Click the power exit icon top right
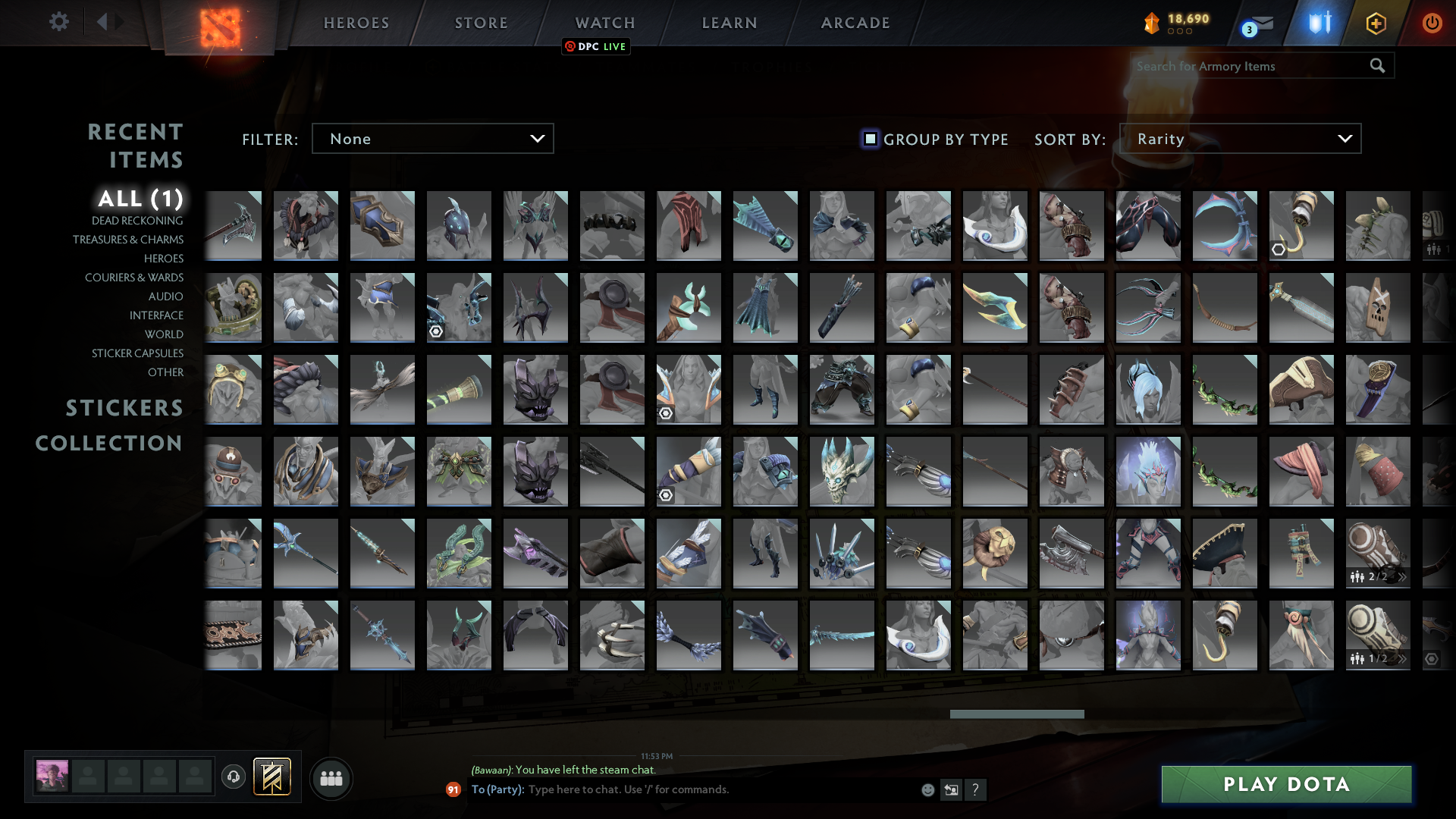Image resolution: width=1456 pixels, height=819 pixels. (1432, 23)
